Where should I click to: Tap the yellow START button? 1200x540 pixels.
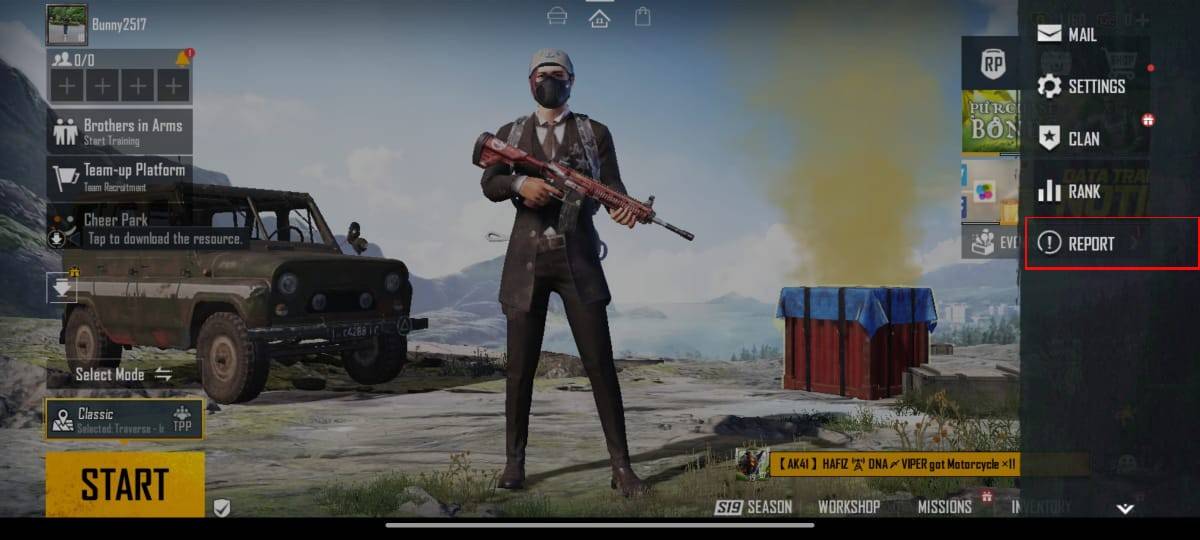click(125, 485)
